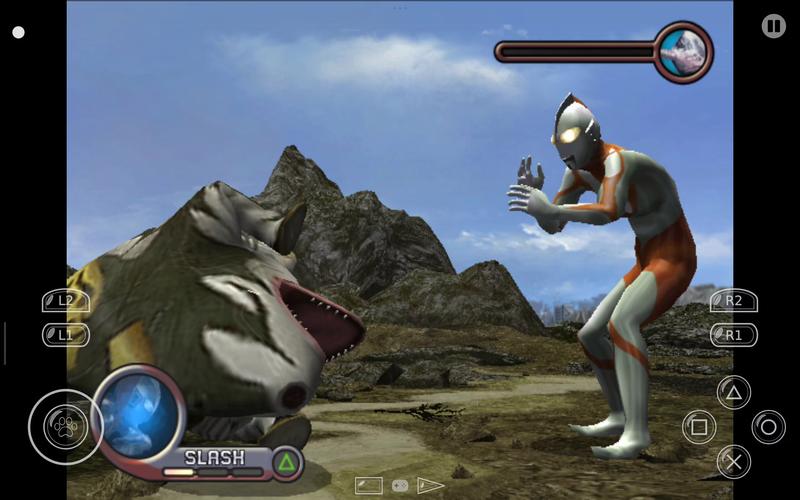Screen dimensions: 800x500
Task: Tap the on-screen L2 shoulder button
Action: [65, 300]
